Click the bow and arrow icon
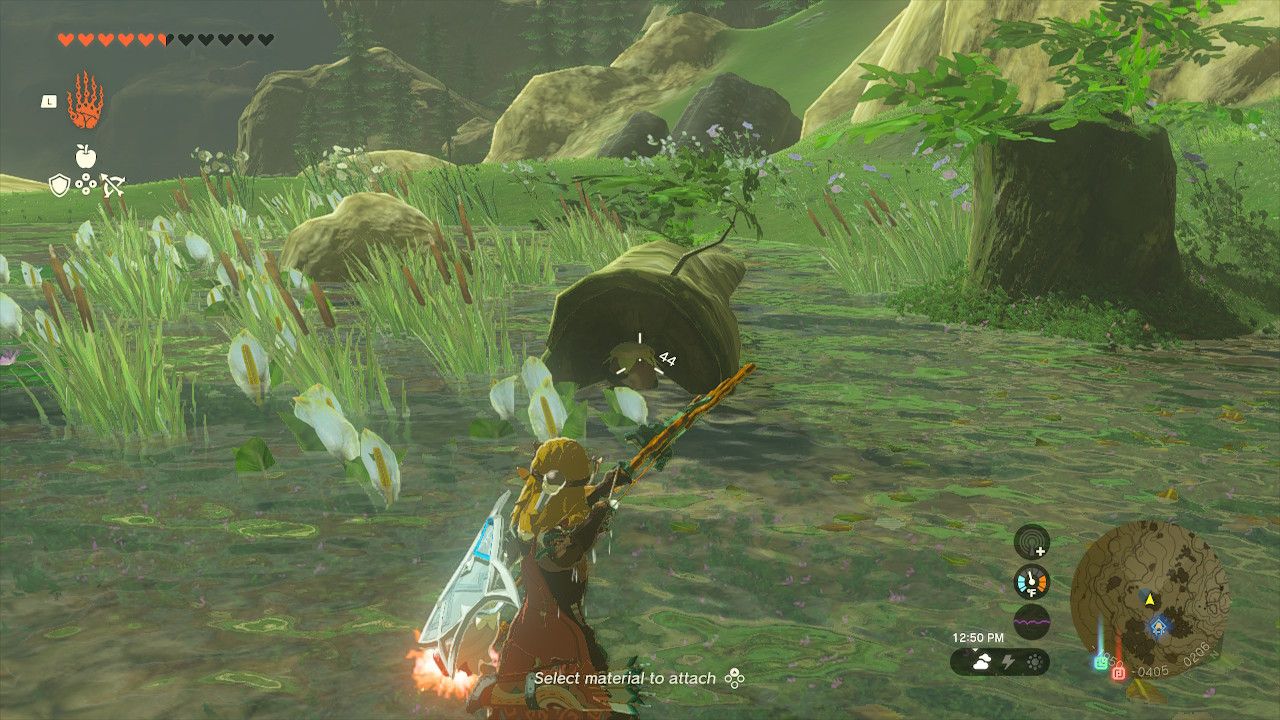This screenshot has height=720, width=1280. tap(111, 184)
